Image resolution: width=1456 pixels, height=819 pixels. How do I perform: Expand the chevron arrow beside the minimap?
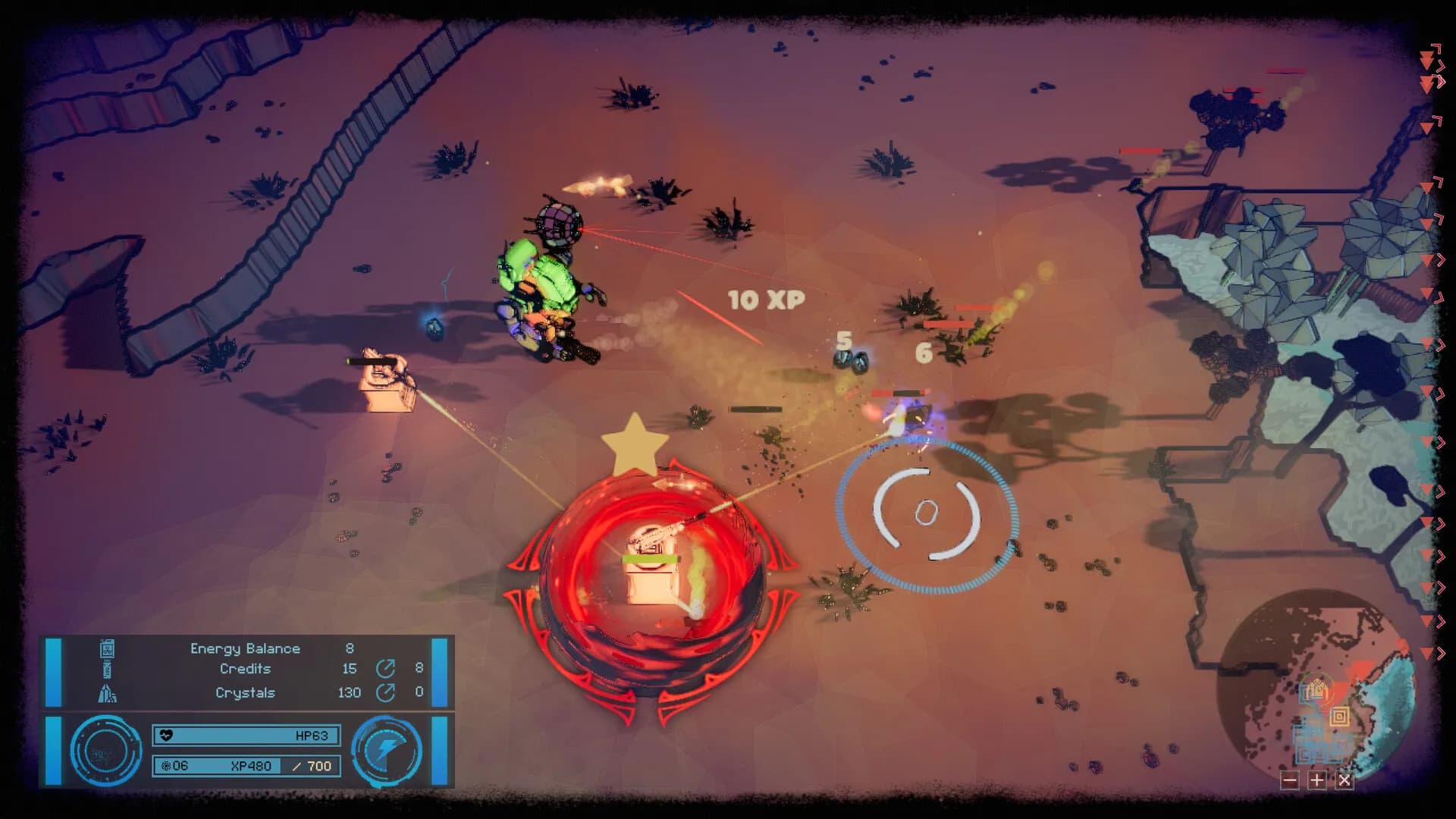(x=1440, y=652)
